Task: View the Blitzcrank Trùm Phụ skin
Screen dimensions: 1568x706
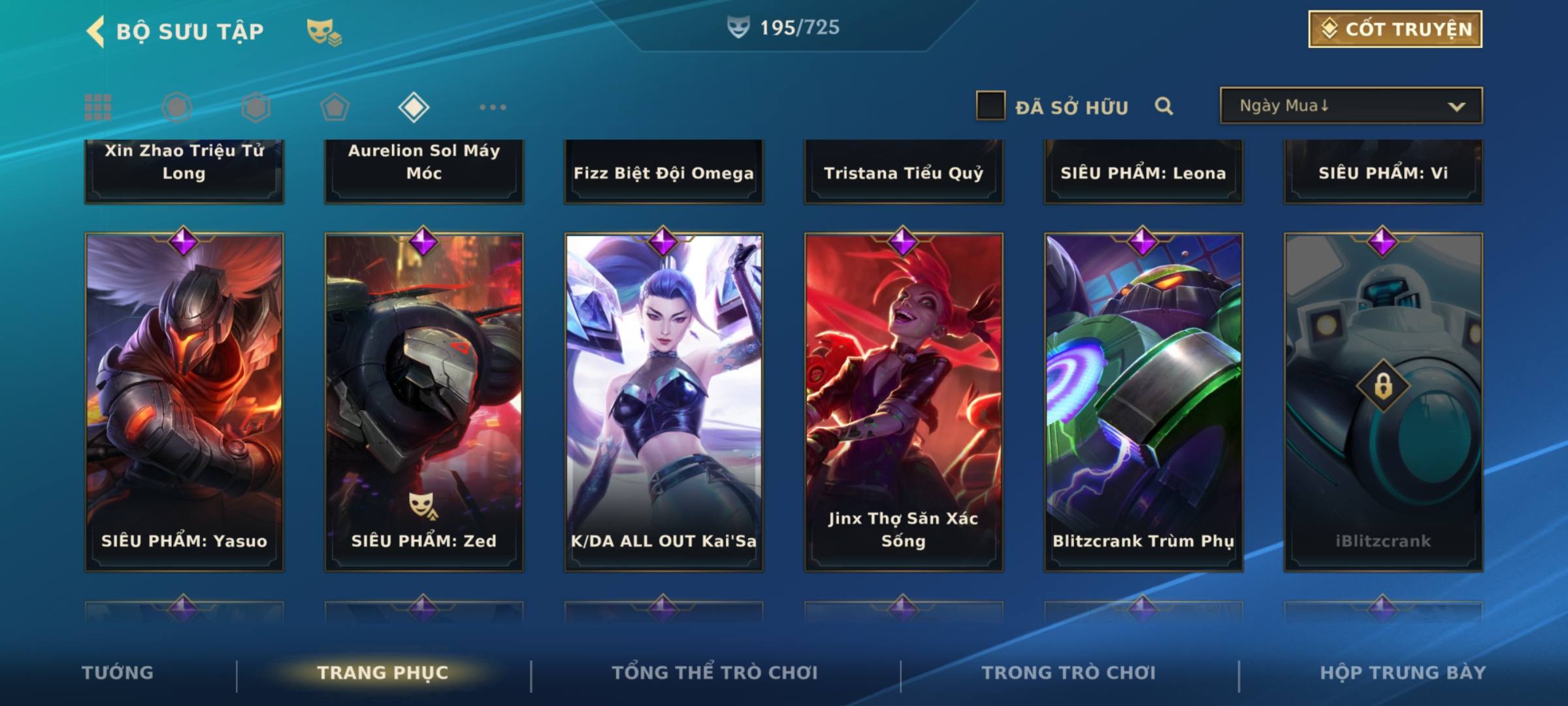Action: (1143, 402)
